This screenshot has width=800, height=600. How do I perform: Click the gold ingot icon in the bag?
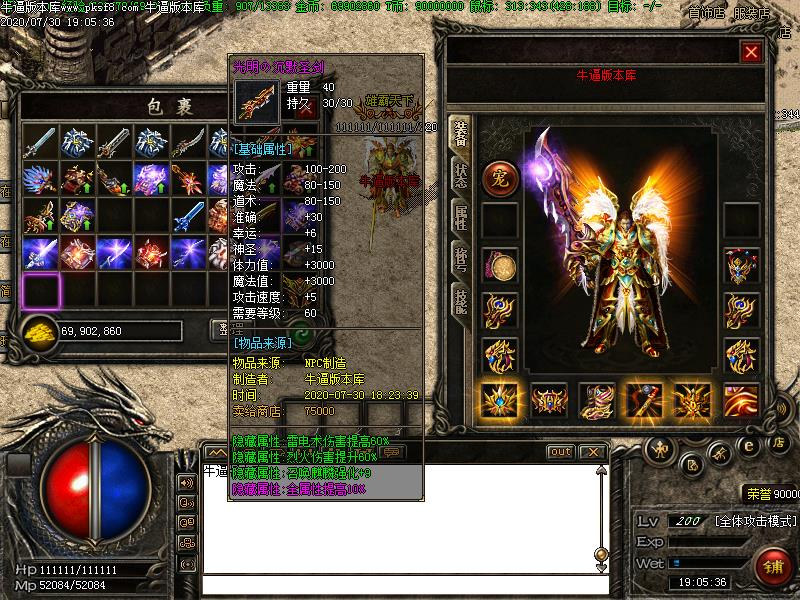[x=39, y=329]
